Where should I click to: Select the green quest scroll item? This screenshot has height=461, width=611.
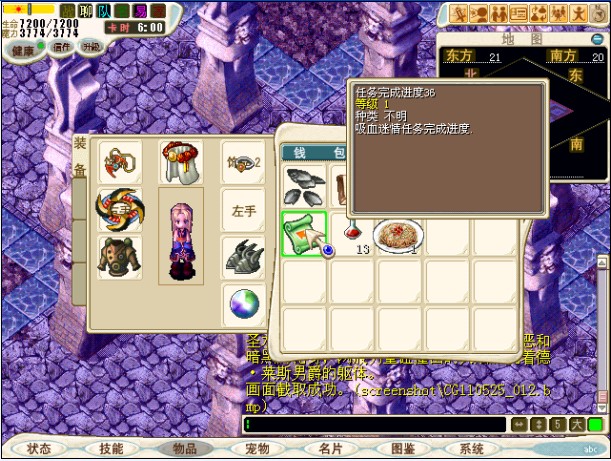click(304, 234)
